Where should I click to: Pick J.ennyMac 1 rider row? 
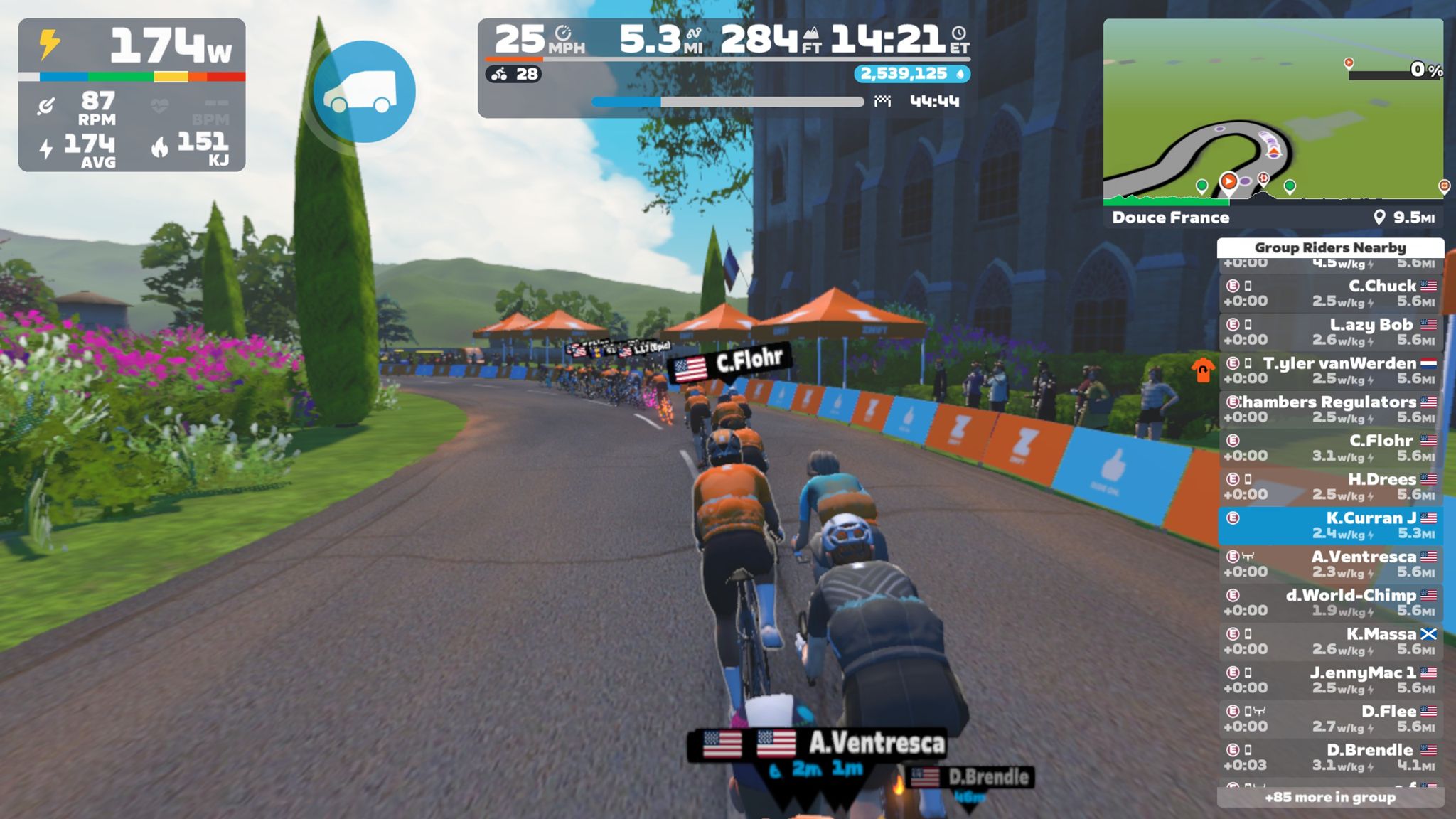pos(1329,680)
